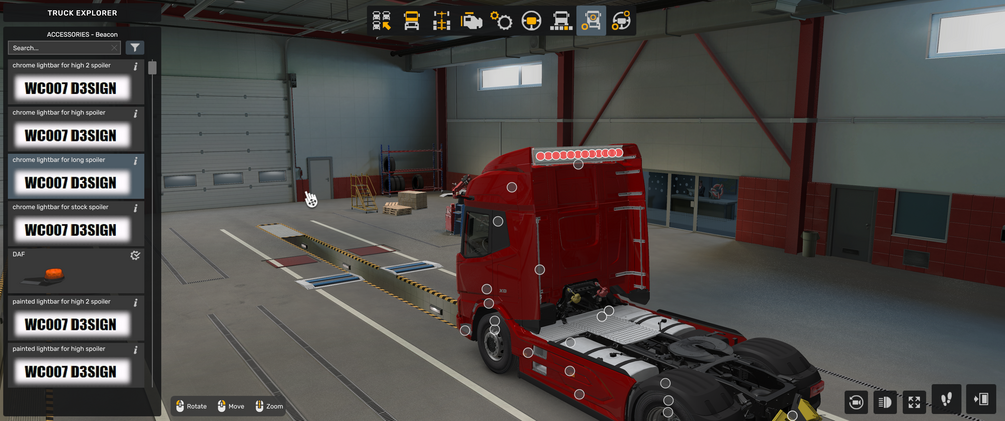Open the truck selection icon with arrow
Viewport: 1005px width, 421px height.
click(381, 20)
